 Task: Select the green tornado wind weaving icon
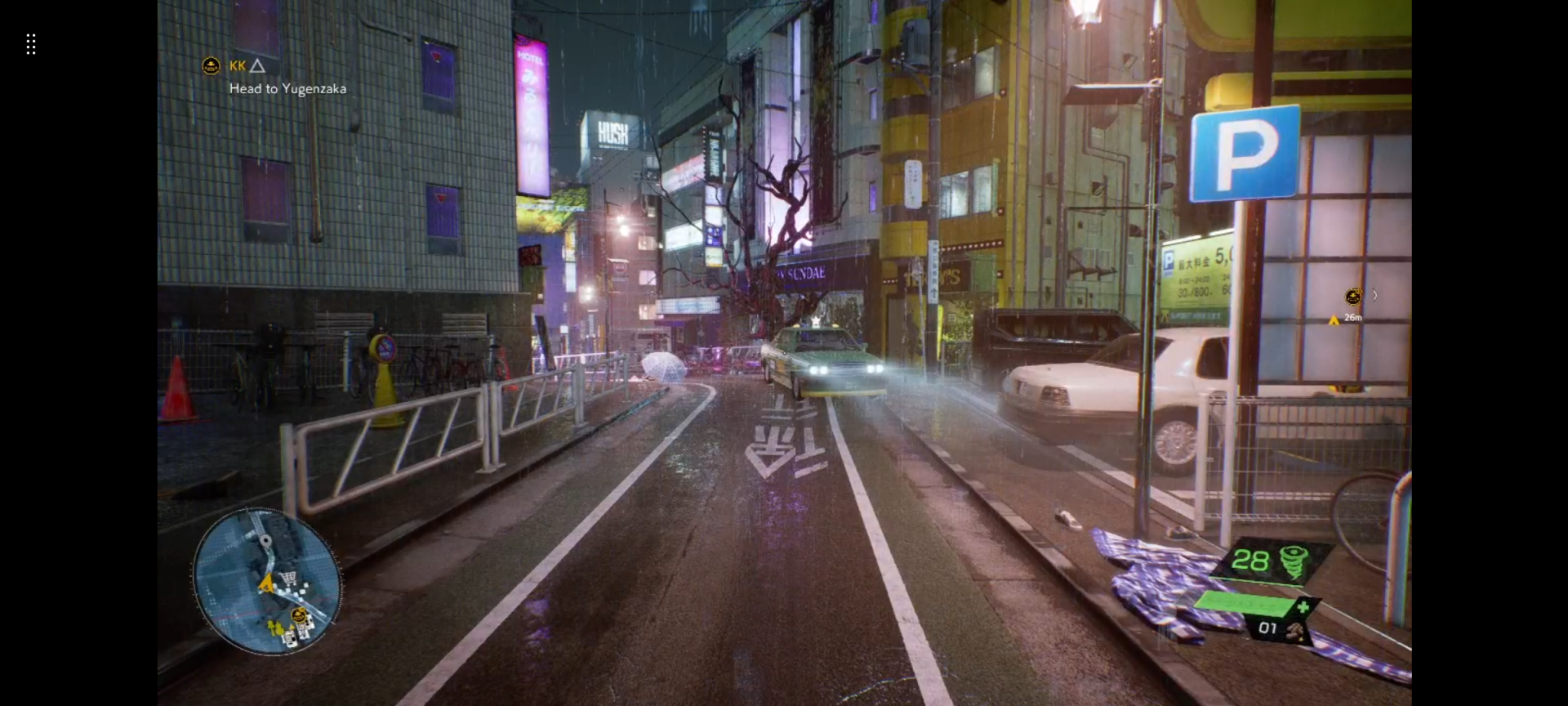point(1293,561)
